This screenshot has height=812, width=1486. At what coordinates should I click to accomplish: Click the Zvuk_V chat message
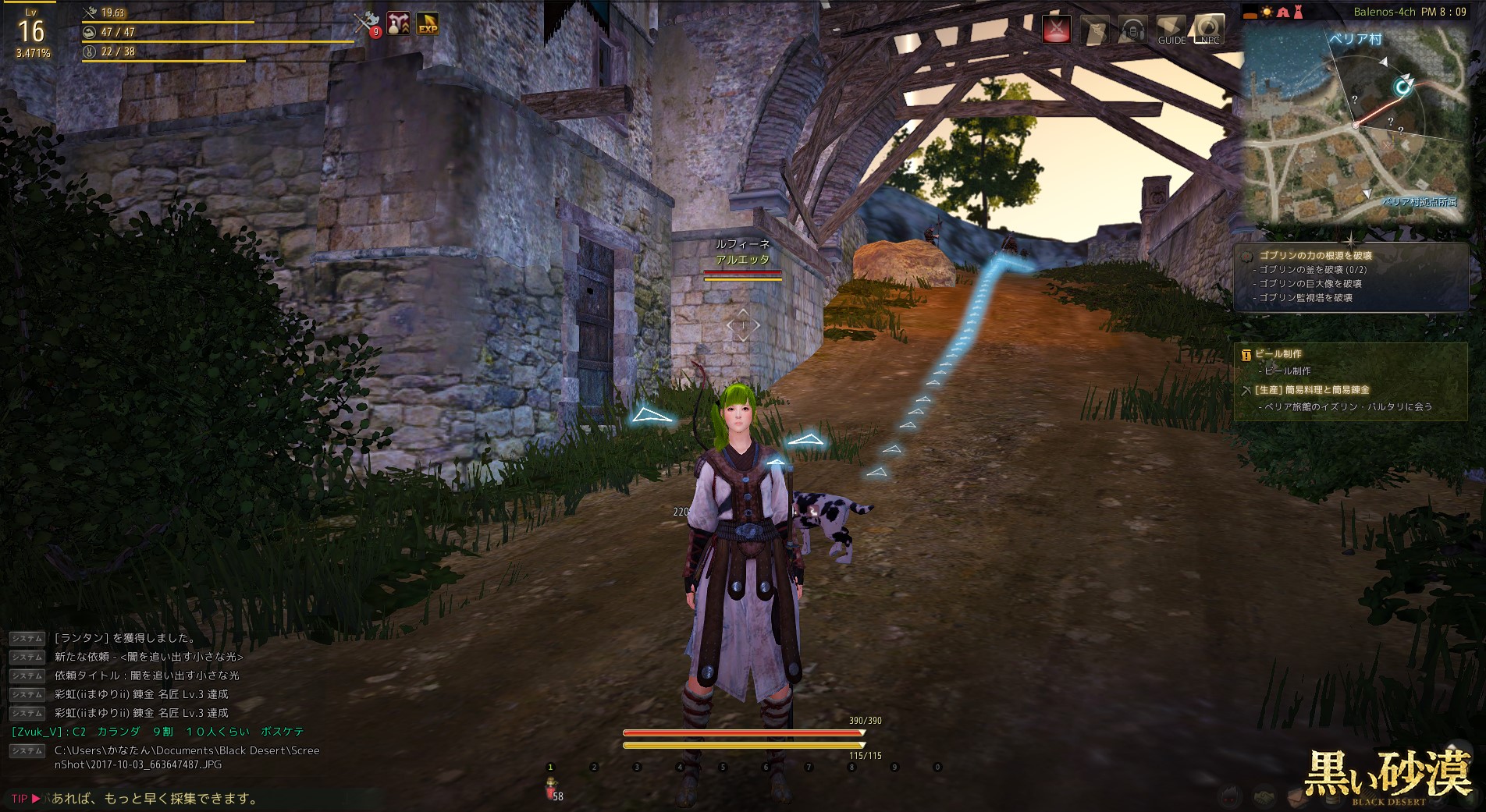click(158, 732)
